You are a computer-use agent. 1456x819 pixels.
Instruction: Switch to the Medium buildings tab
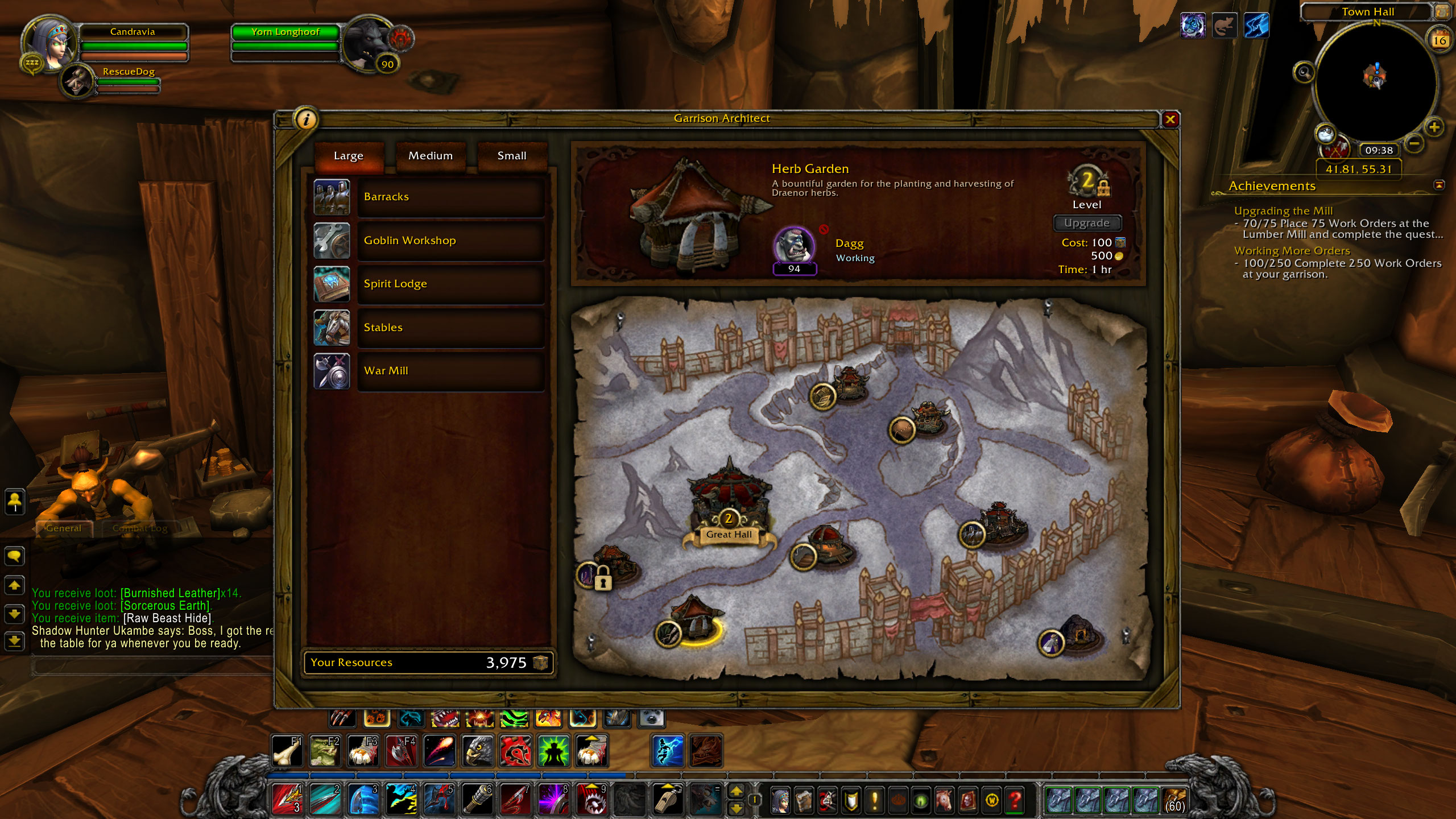431,156
